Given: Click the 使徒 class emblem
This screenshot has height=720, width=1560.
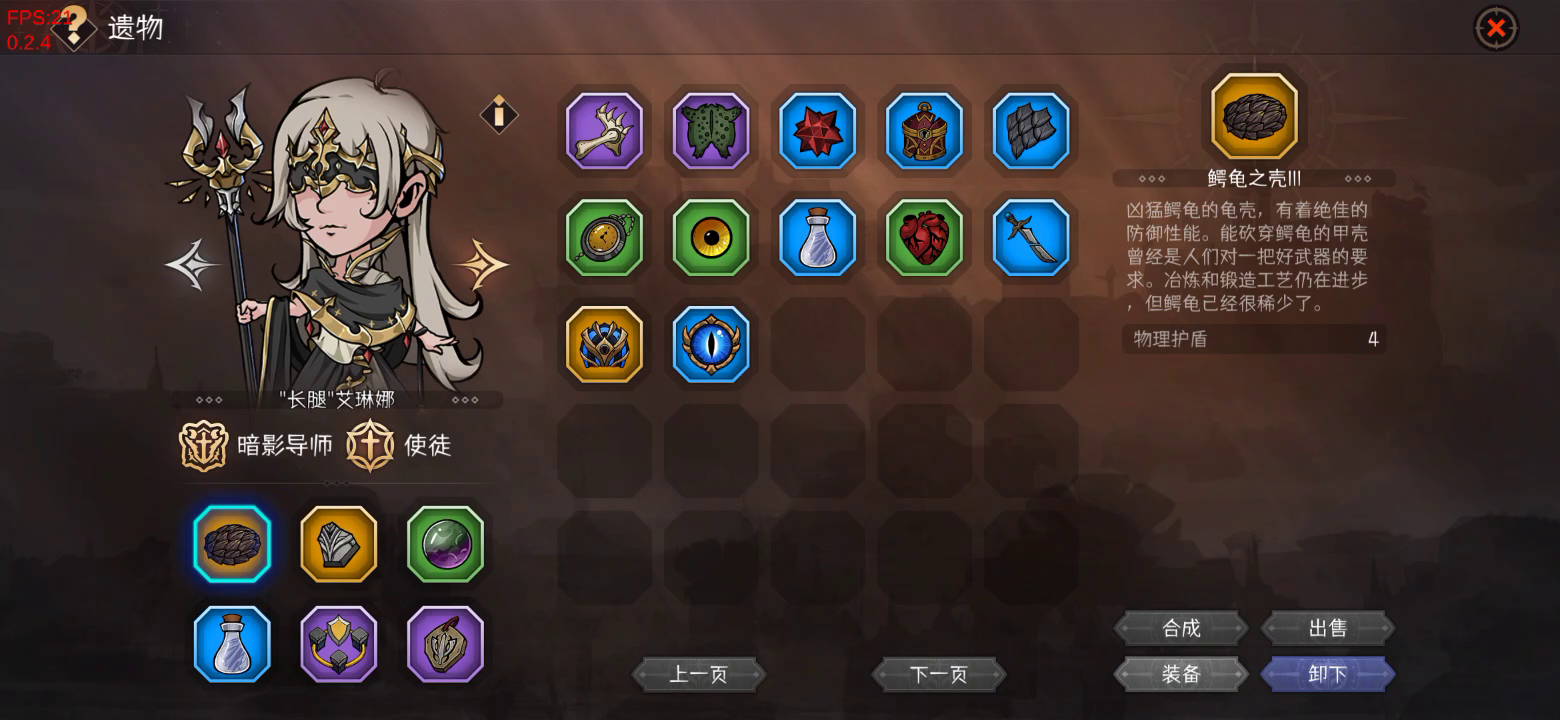Looking at the screenshot, I should (372, 446).
